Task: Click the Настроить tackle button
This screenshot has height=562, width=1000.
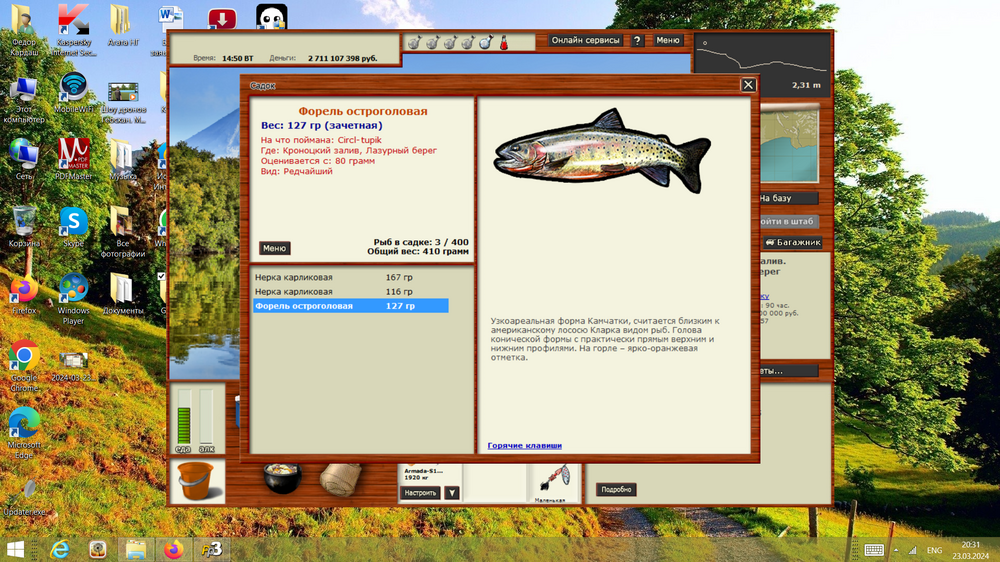Action: (420, 493)
